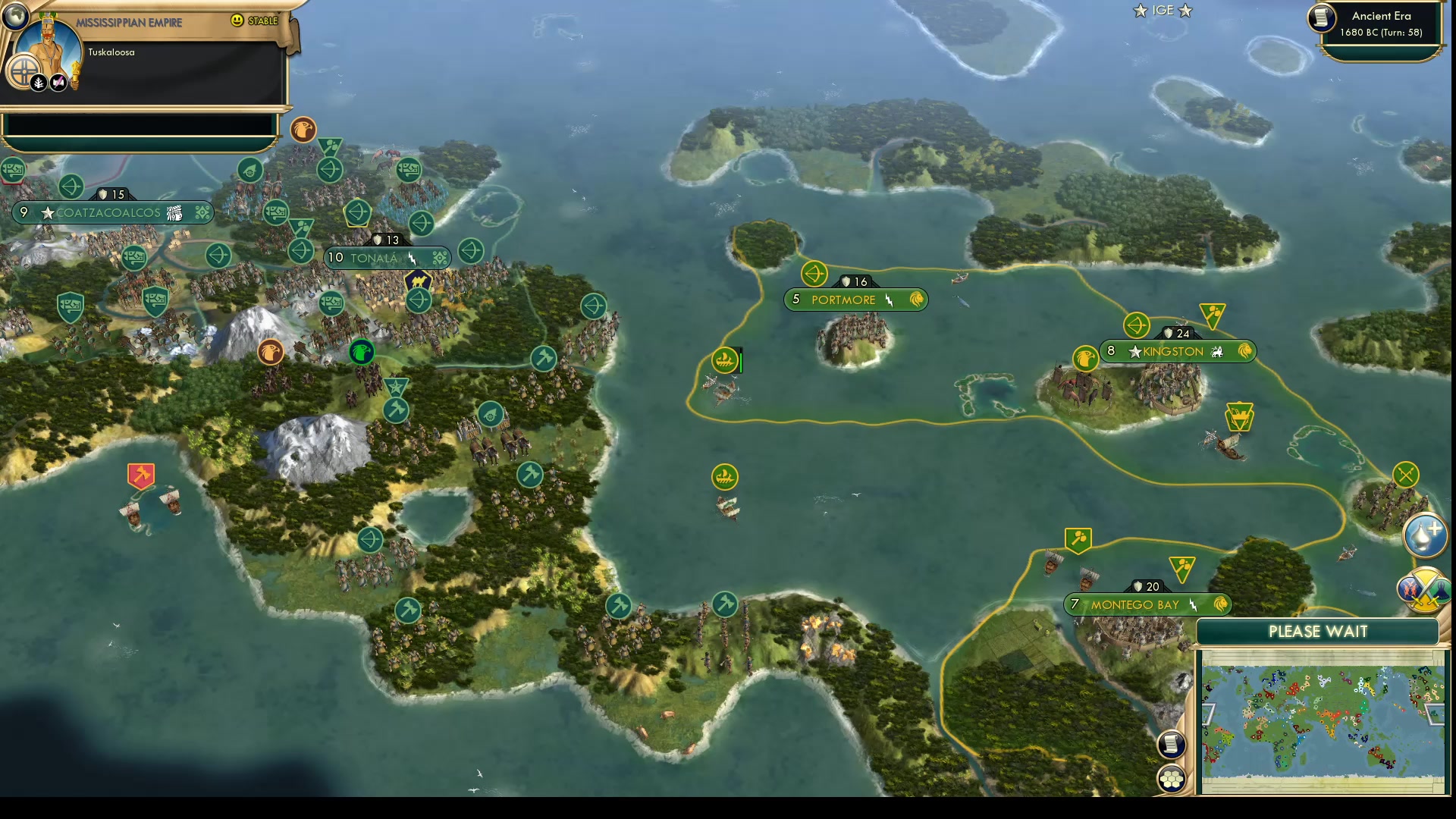The height and width of the screenshot is (819, 1456).
Task: Click the IGE label in the top bar
Action: click(1162, 11)
